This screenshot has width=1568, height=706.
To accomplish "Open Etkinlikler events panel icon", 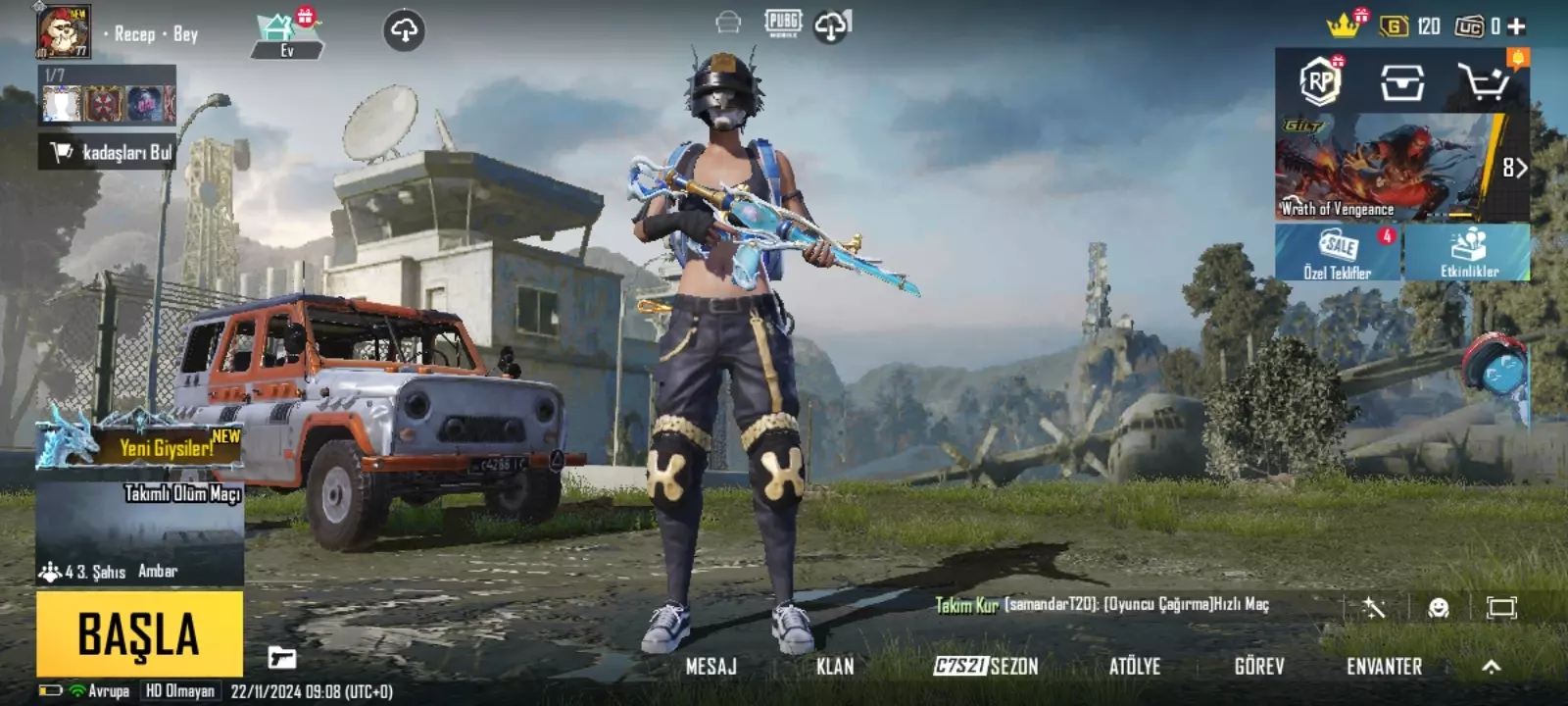I will [1467, 253].
